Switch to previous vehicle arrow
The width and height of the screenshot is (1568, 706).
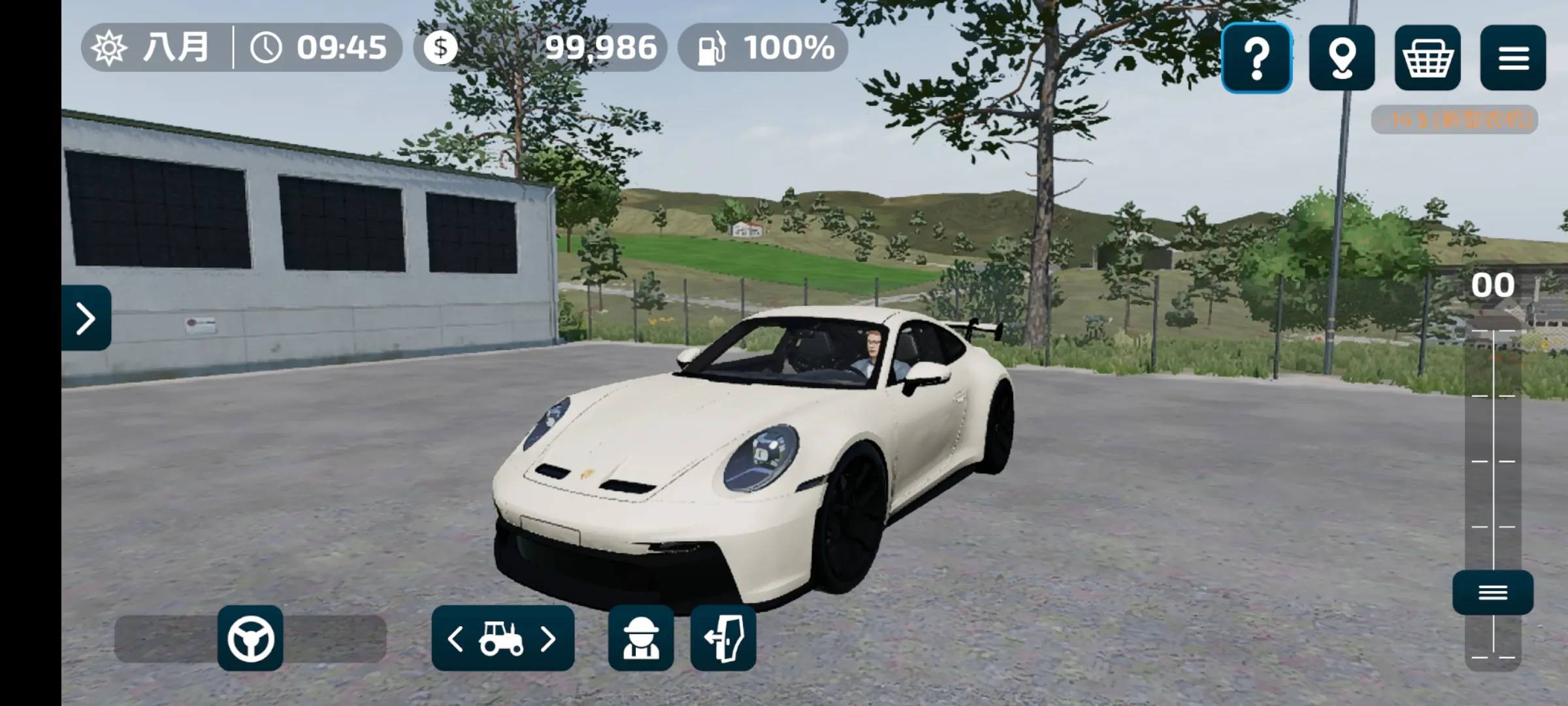click(x=455, y=639)
